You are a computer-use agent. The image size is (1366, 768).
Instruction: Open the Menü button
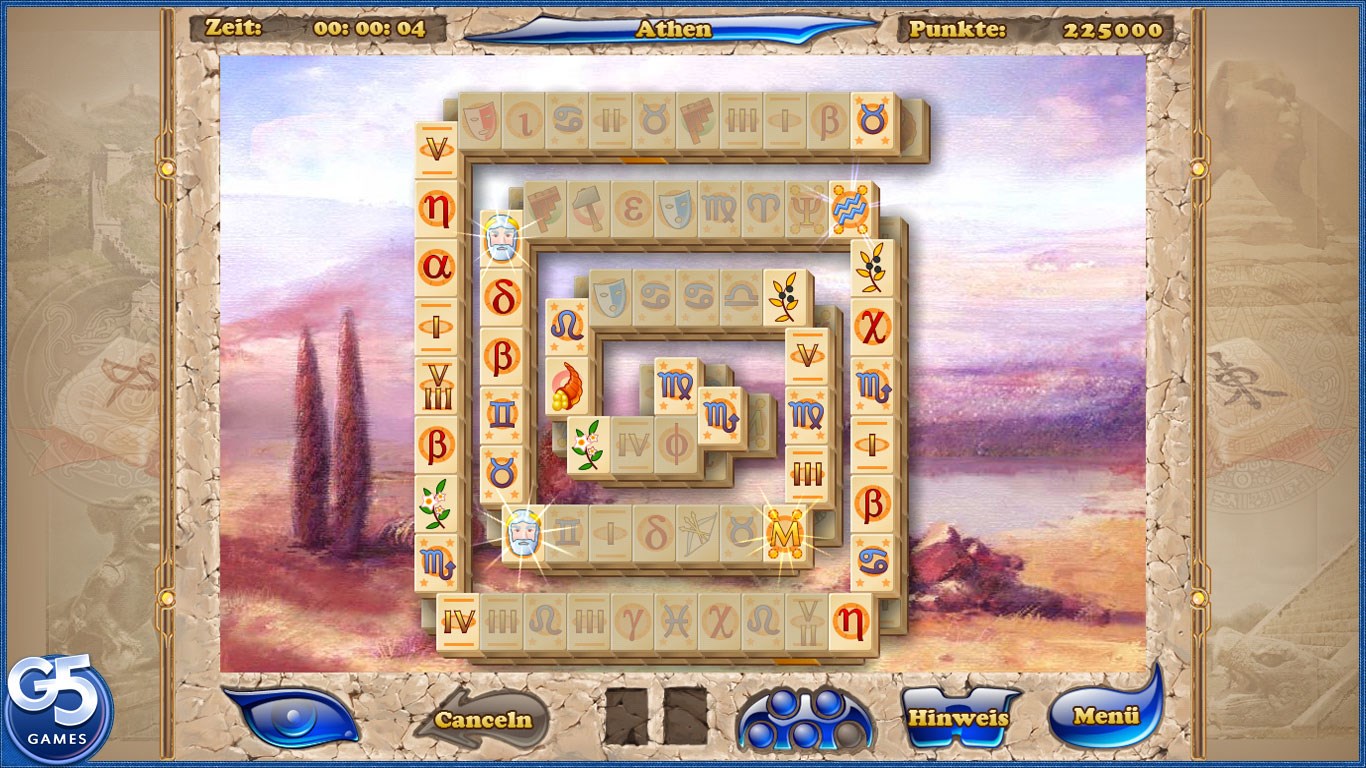[1105, 714]
